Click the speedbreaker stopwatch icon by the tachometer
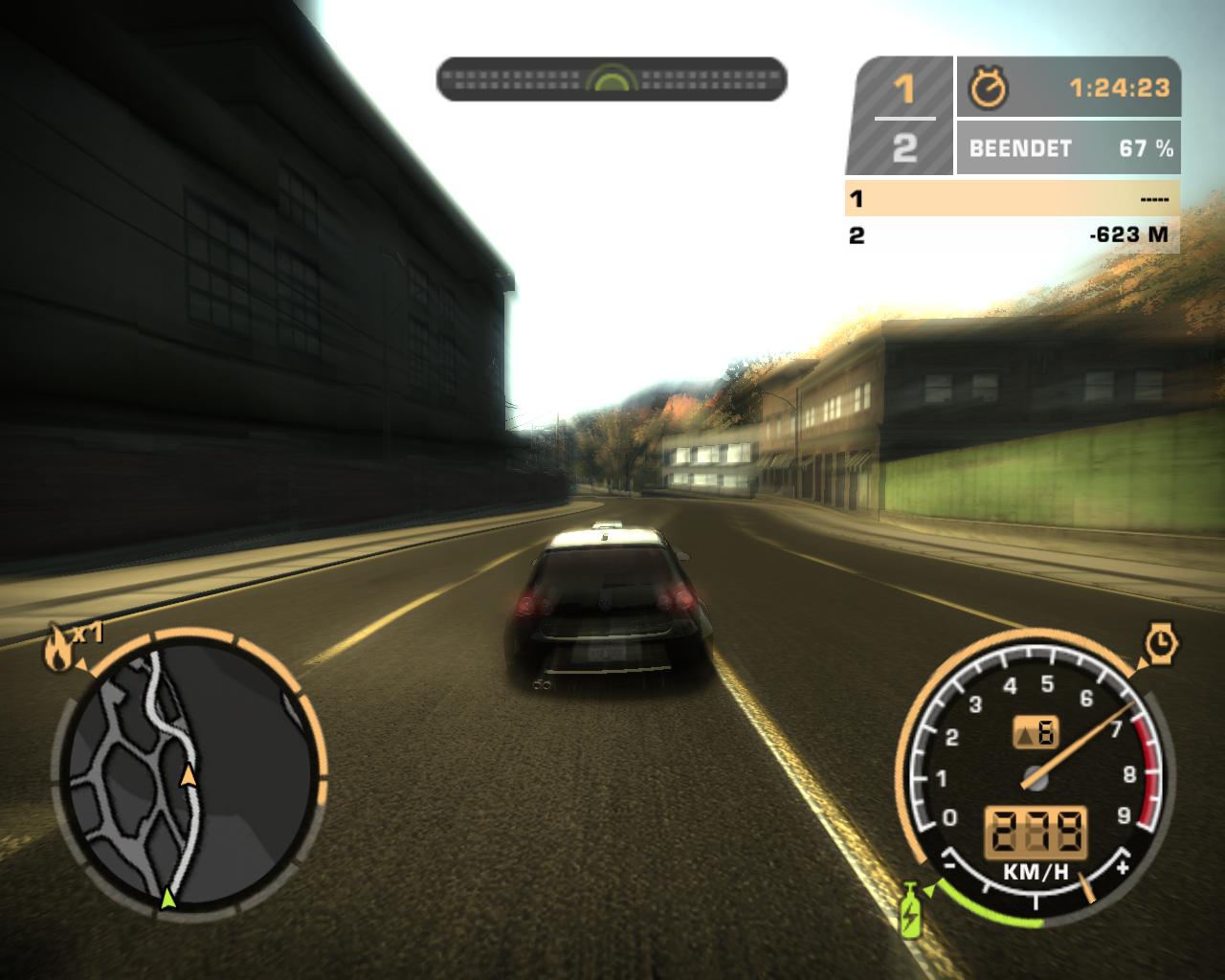This screenshot has height=980, width=1225. [x=1160, y=643]
